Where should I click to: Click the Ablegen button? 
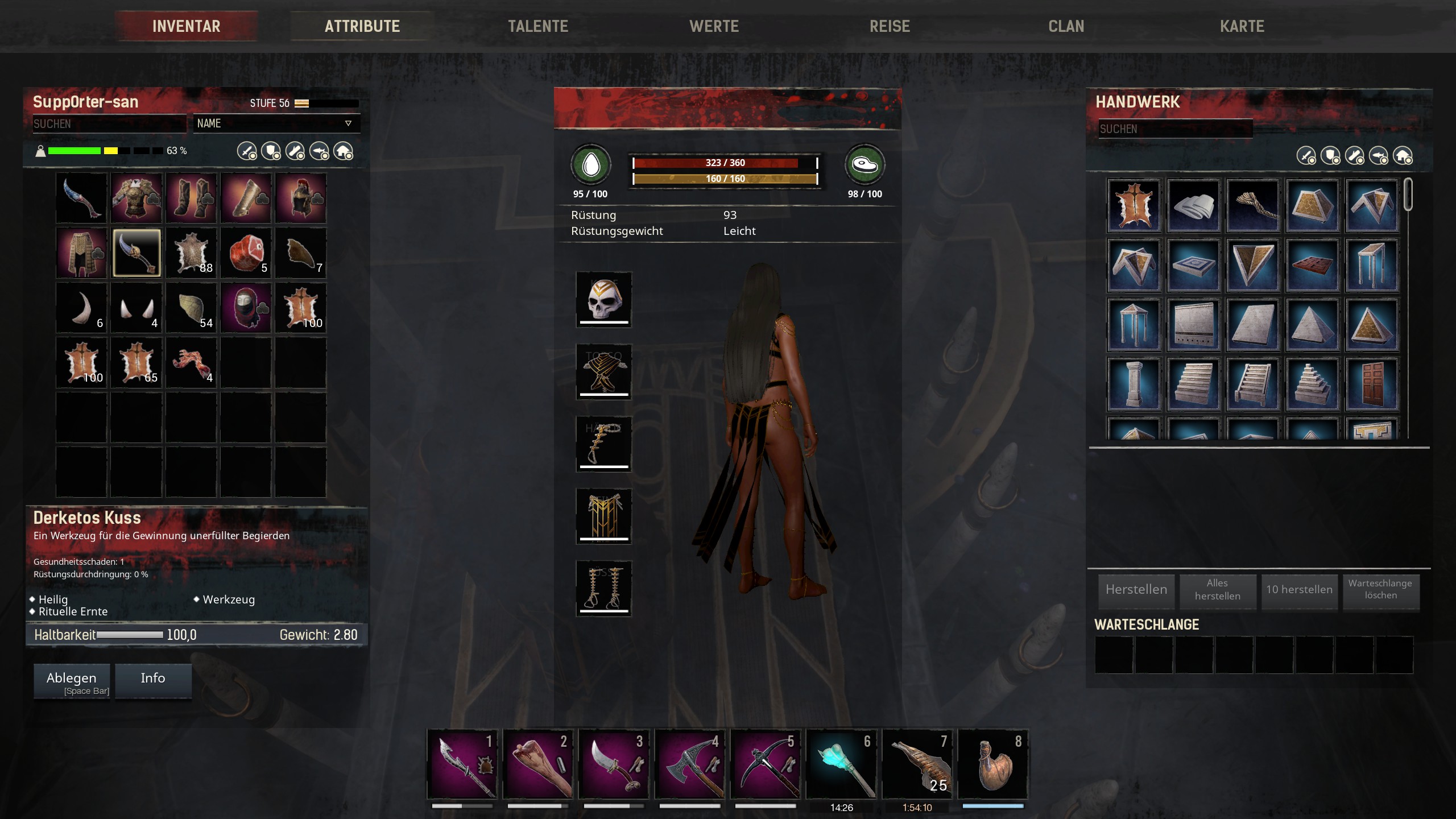coord(72,680)
